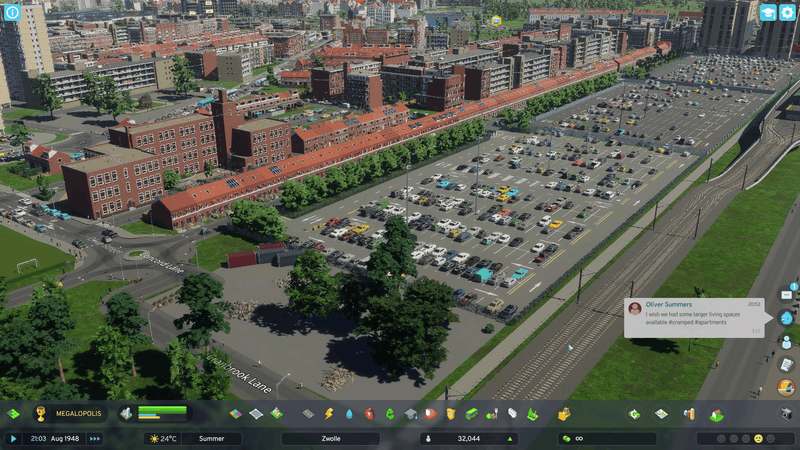Open the Zwolle city name panel
Image resolution: width=800 pixels, height=450 pixels.
[343, 438]
